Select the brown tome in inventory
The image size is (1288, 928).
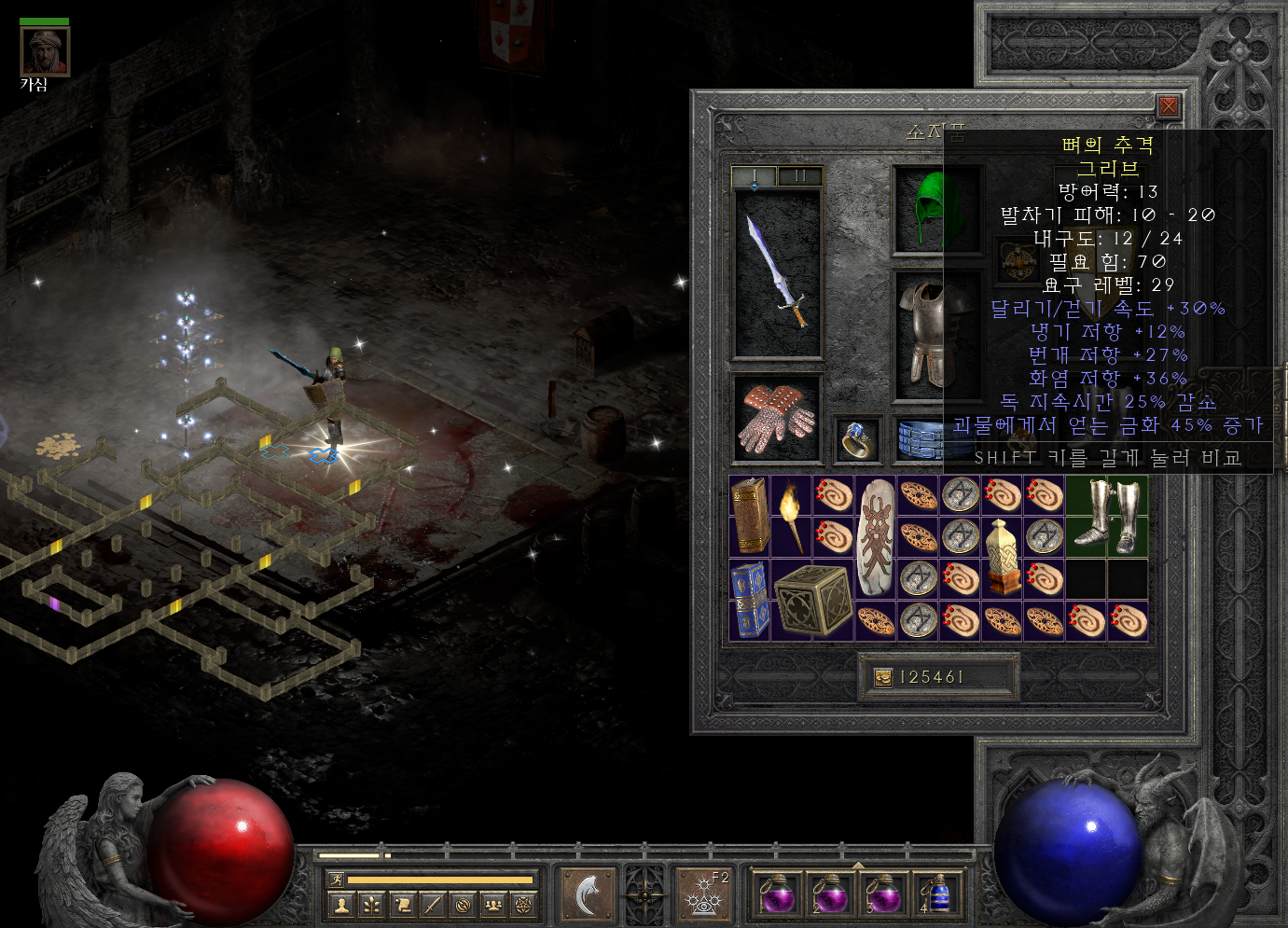point(750,517)
